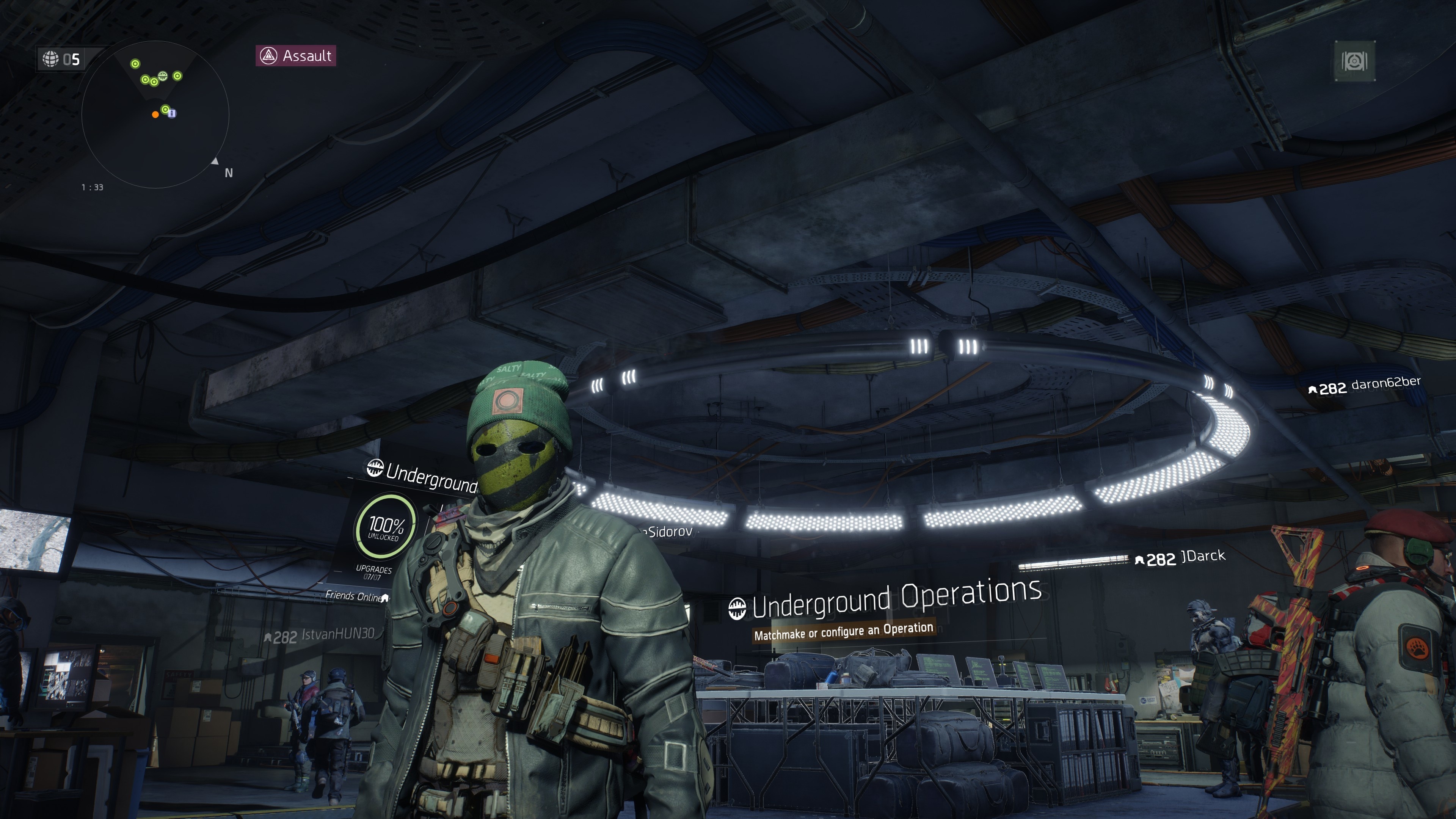This screenshot has width=1456, height=819.
Task: Select the Assault objective tag
Action: coord(296,56)
